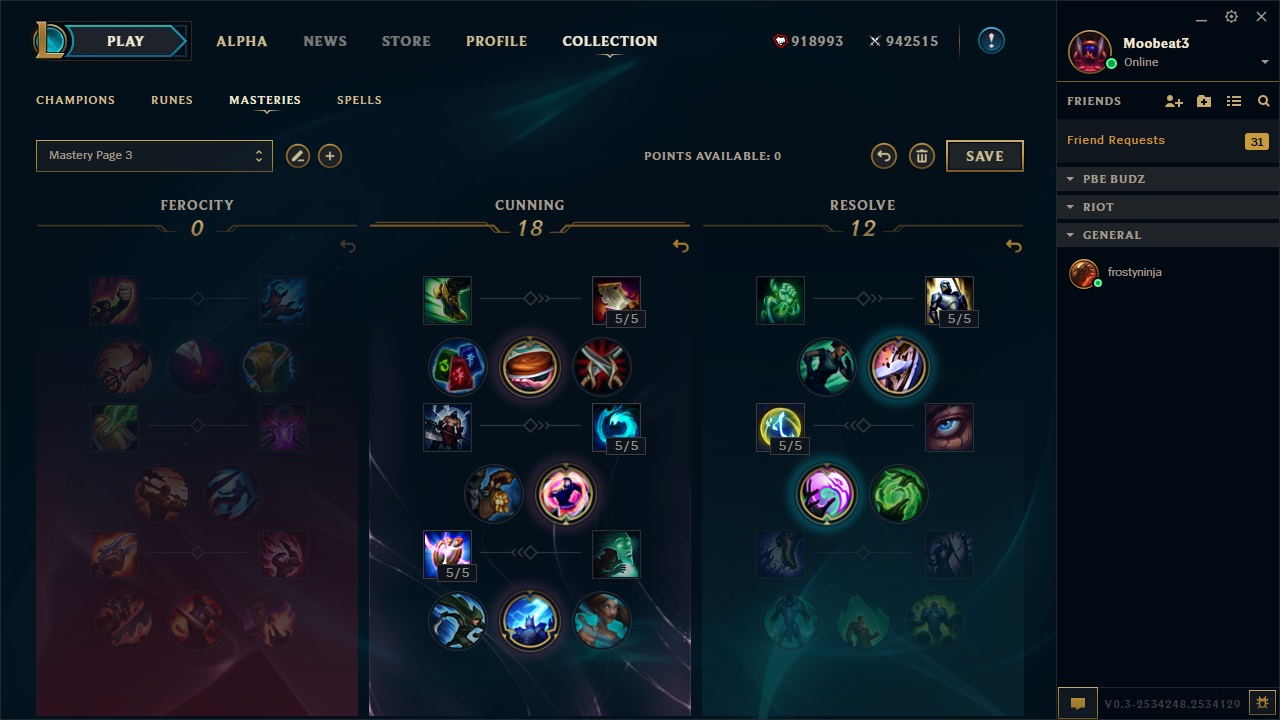Click the pencil icon to edit mastery page name
The height and width of the screenshot is (720, 1280).
coord(298,156)
